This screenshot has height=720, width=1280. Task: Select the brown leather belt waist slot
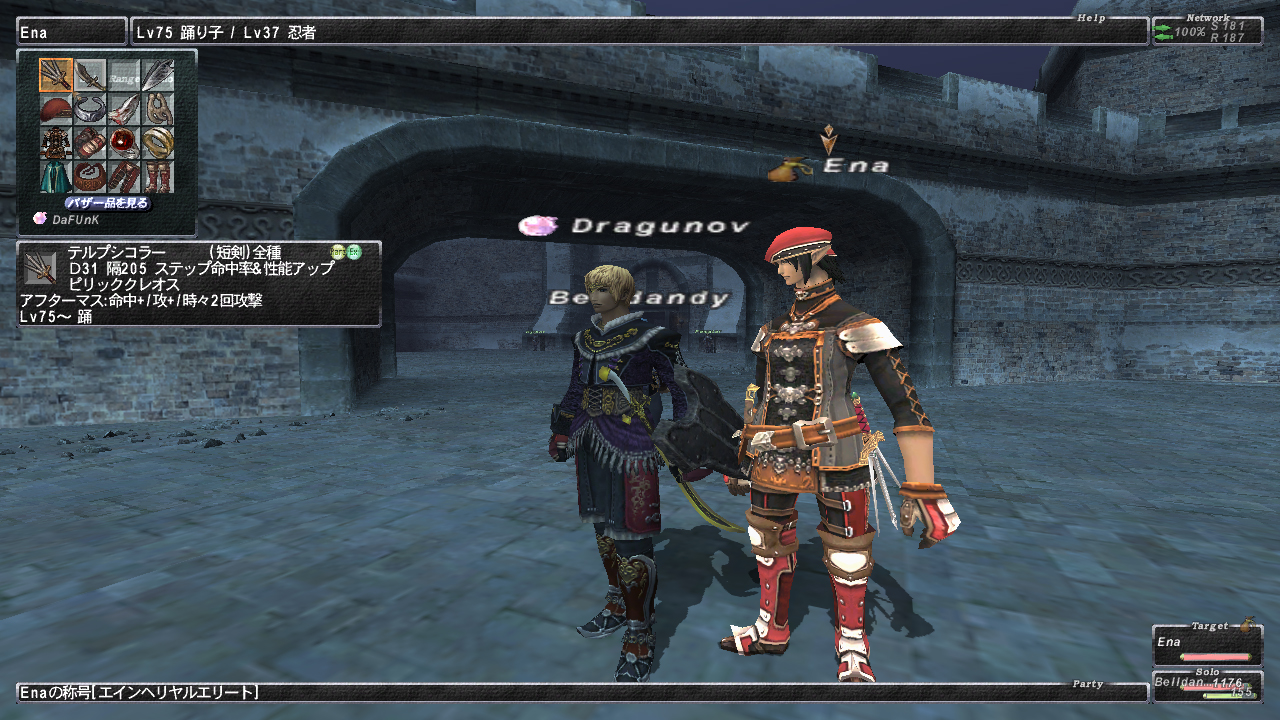[x=90, y=177]
